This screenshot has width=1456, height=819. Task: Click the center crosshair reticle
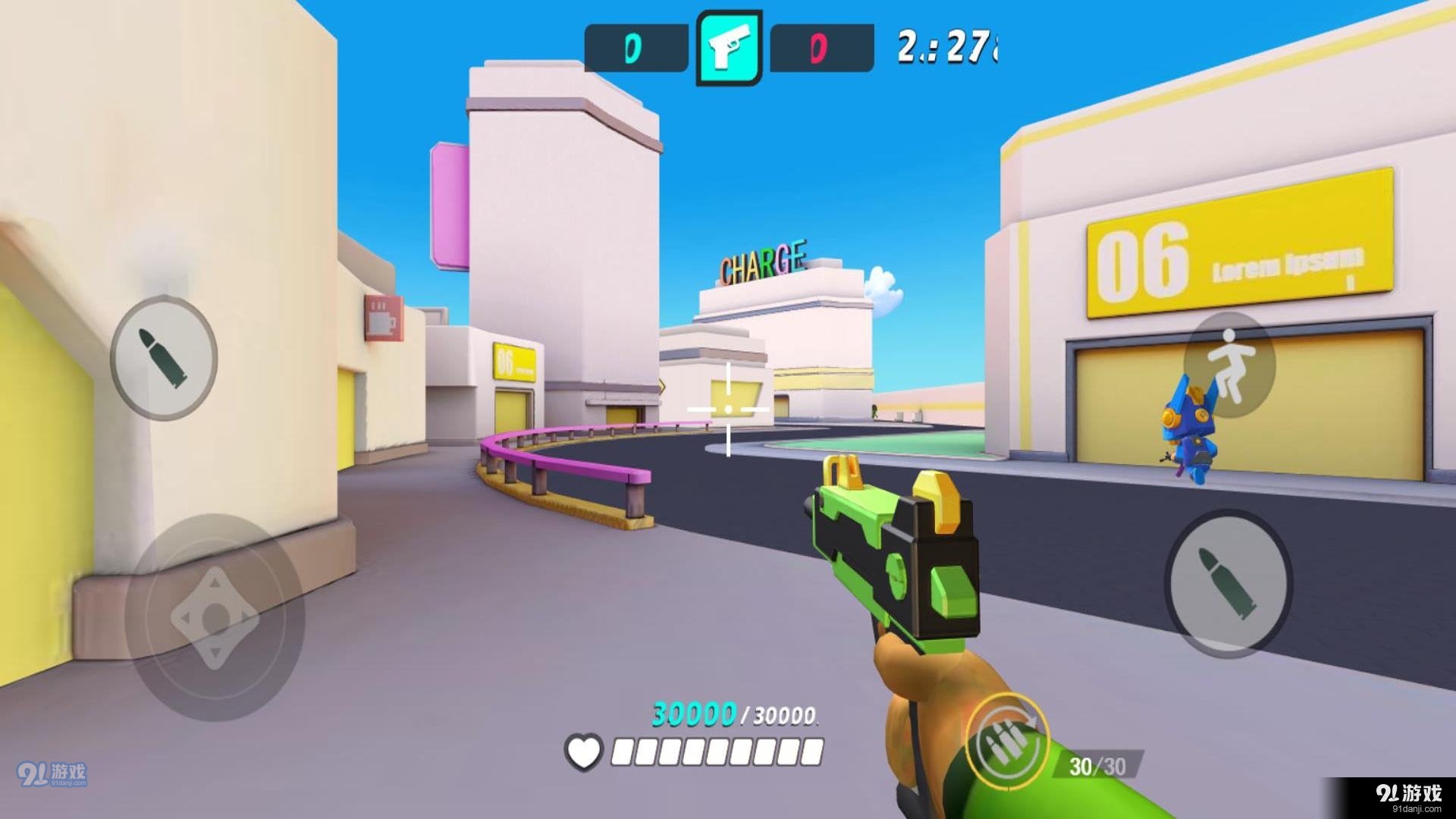coord(728,407)
